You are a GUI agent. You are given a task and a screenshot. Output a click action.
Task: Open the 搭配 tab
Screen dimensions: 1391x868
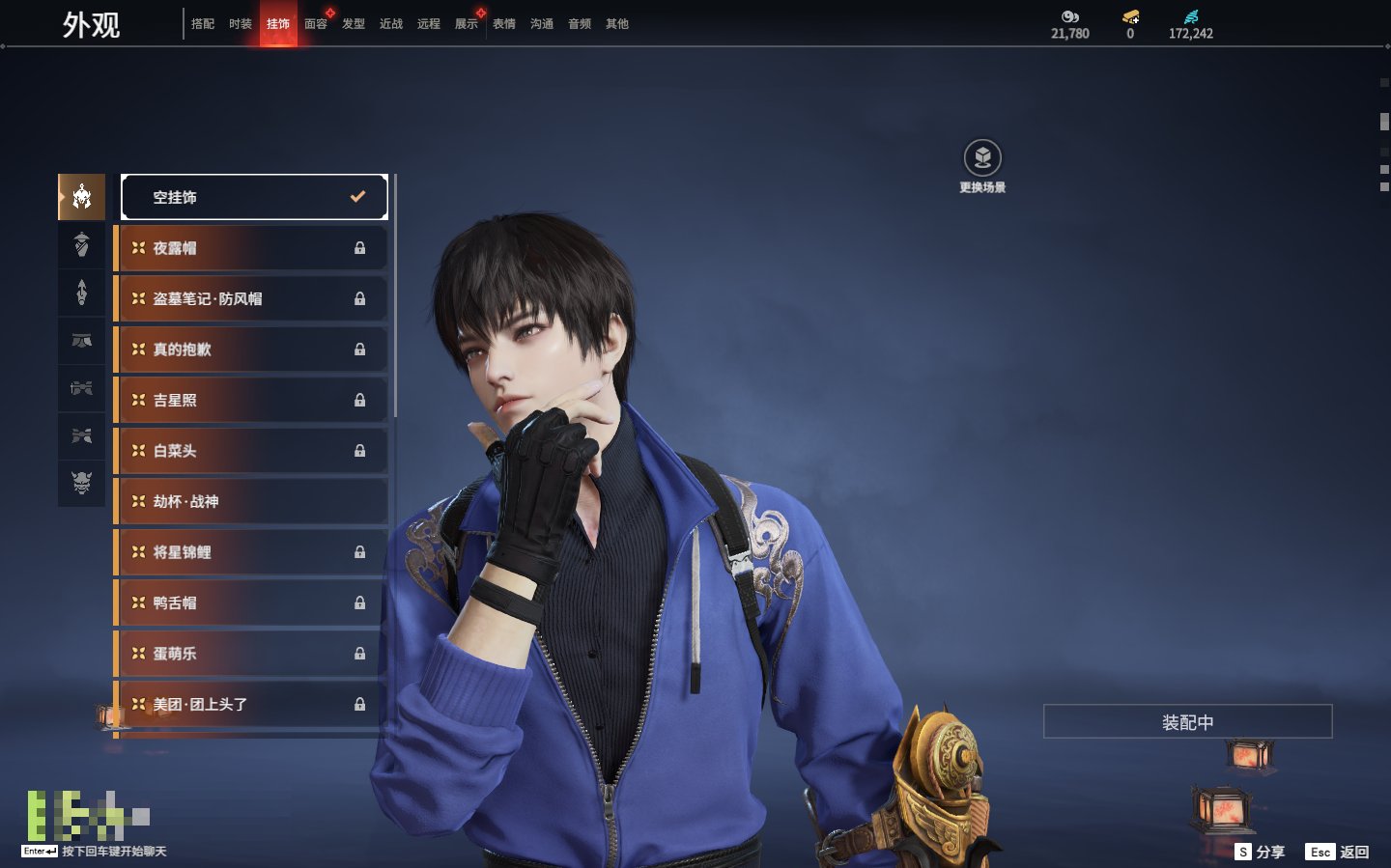(x=203, y=24)
